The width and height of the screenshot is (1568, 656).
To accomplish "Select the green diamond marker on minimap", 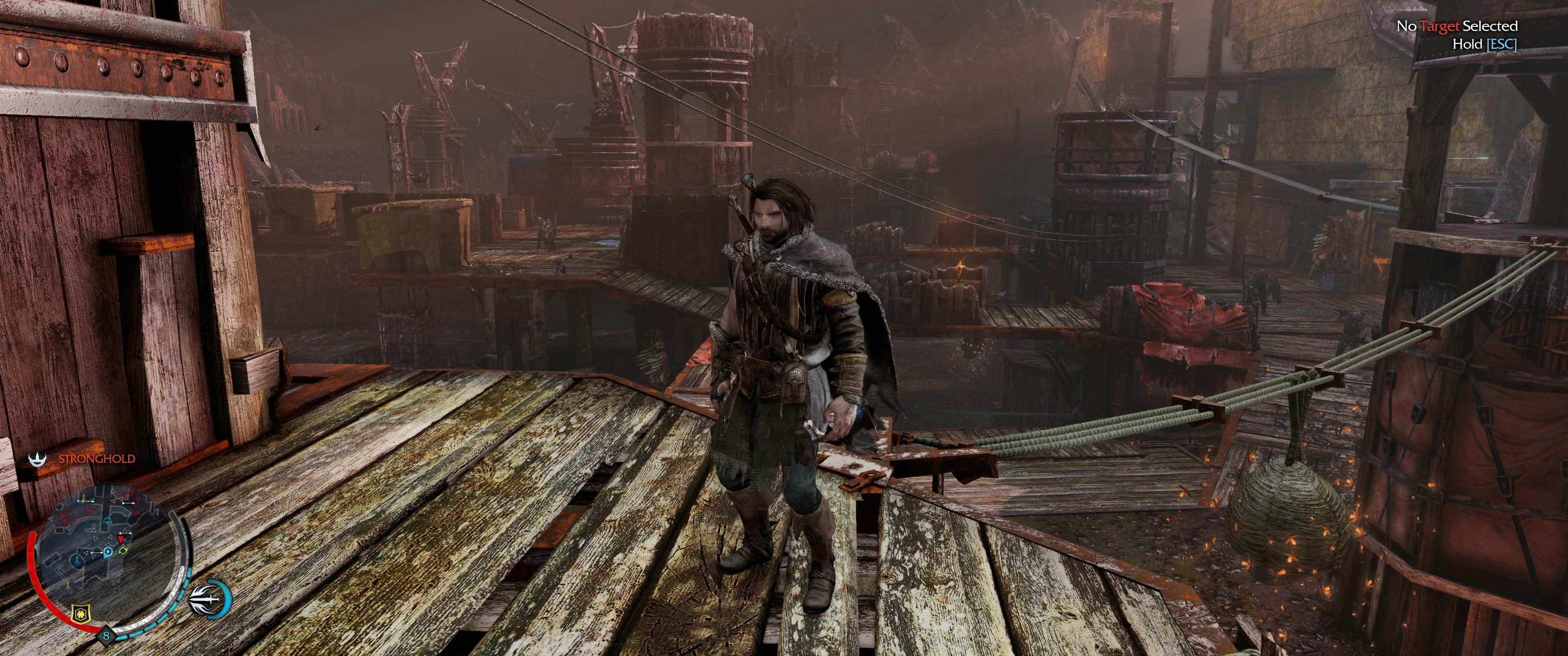I will coord(124,551).
